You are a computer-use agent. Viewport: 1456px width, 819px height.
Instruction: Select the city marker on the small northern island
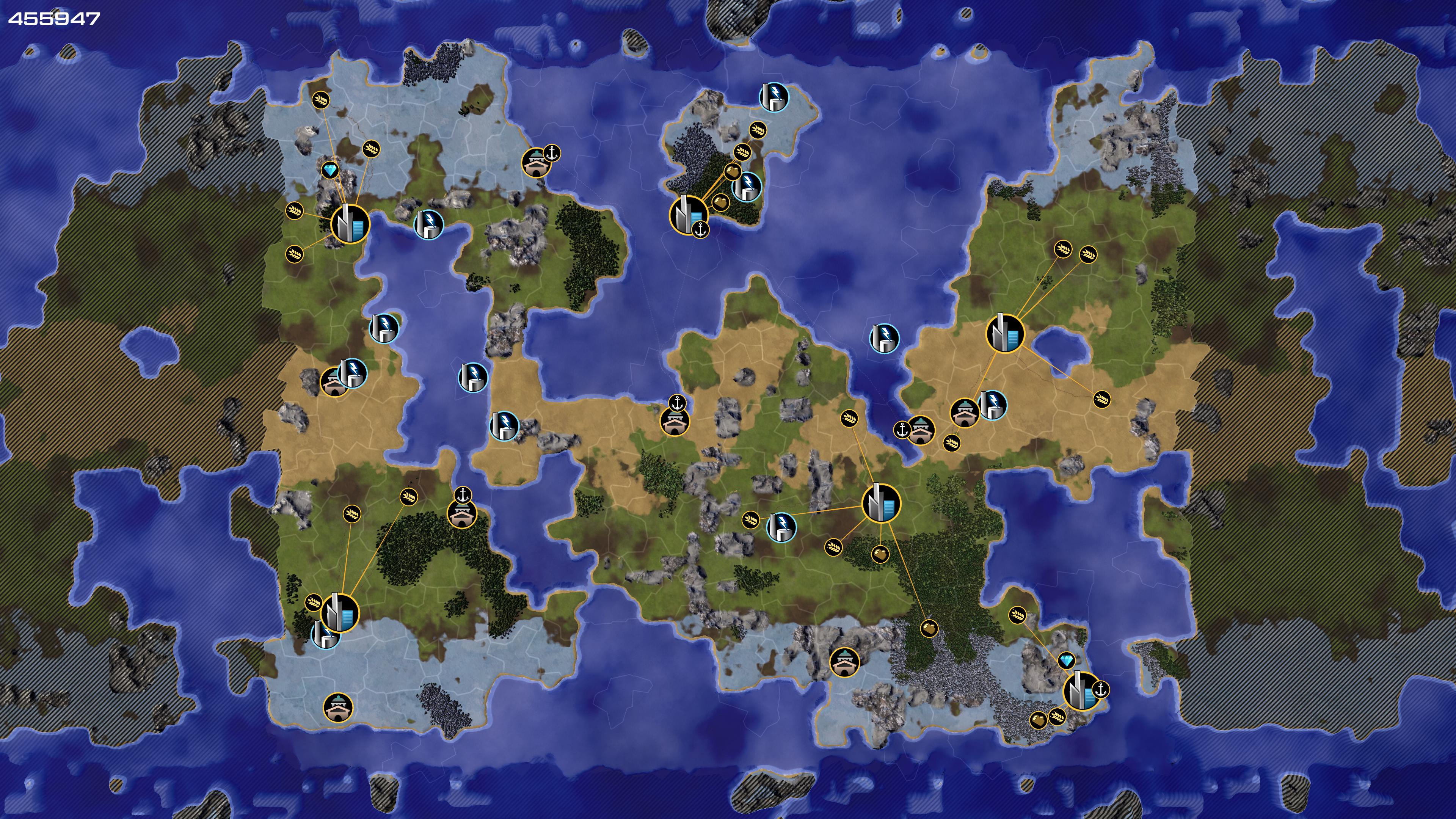688,214
